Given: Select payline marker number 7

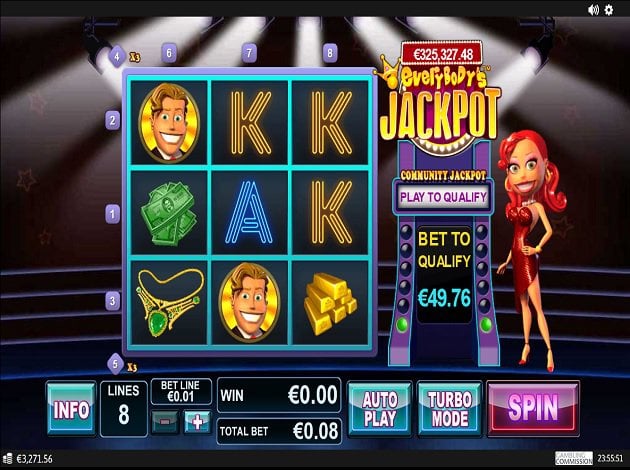Looking at the screenshot, I should (249, 52).
